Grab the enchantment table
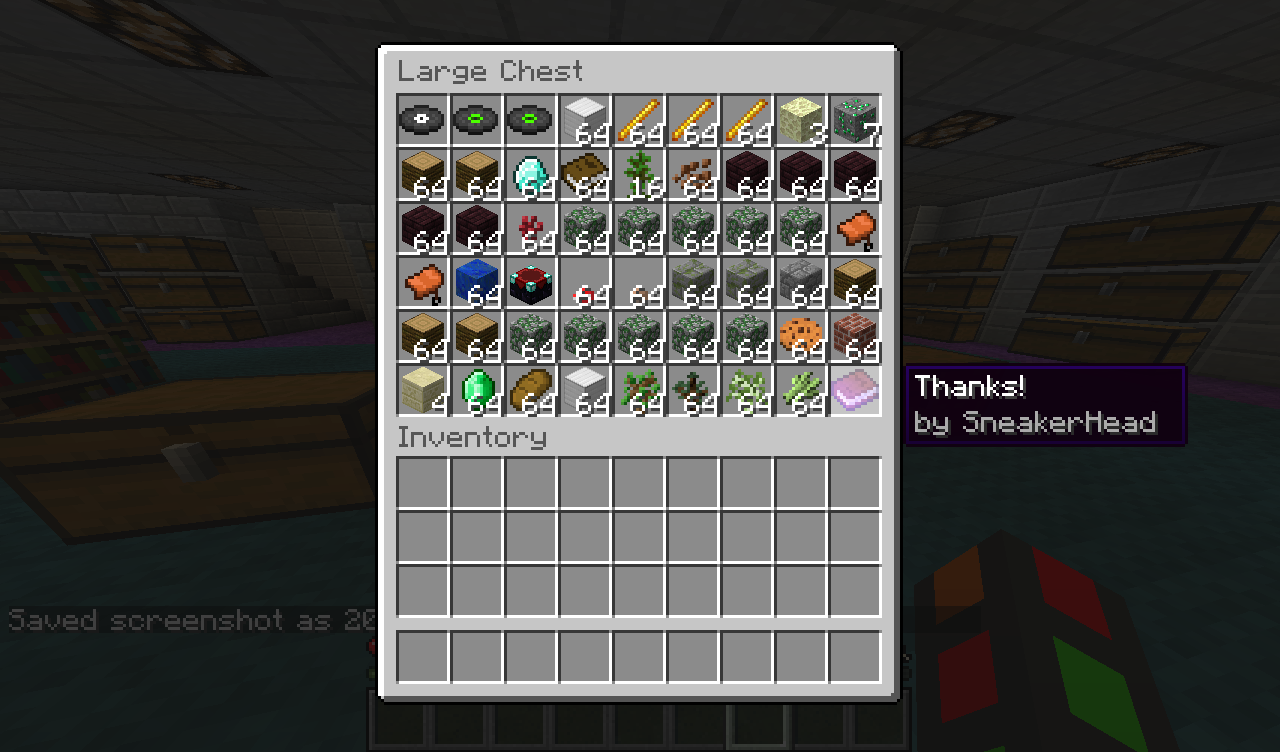Image resolution: width=1280 pixels, height=752 pixels. point(530,282)
